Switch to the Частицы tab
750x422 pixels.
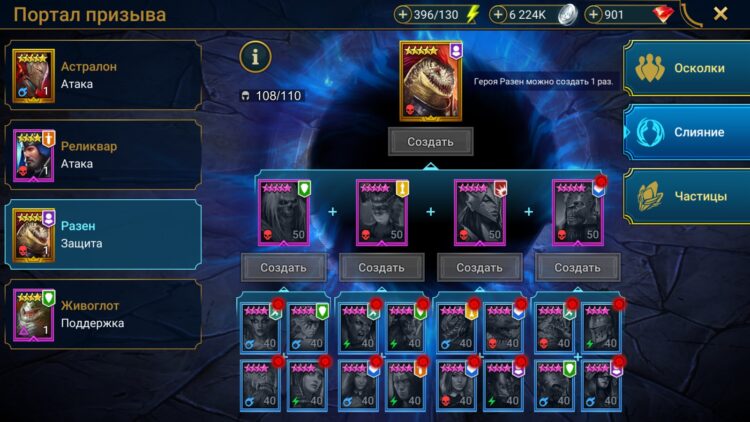click(688, 196)
